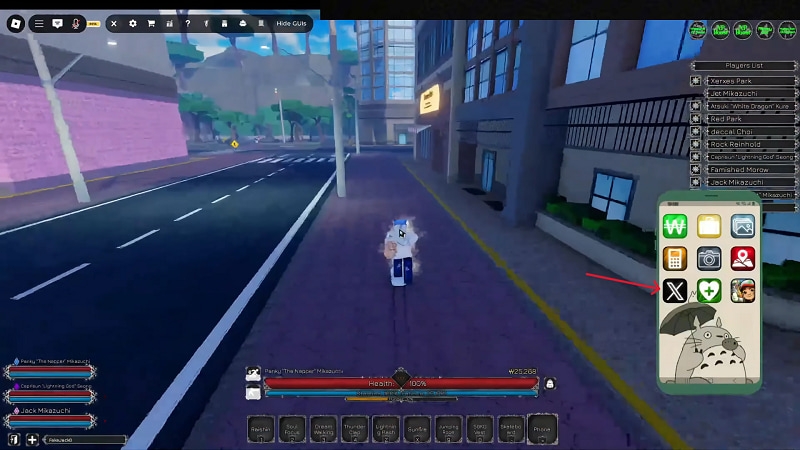Screen dimensions: 800x450
Task: Use the Dream Walking skill slot
Action: (324, 428)
